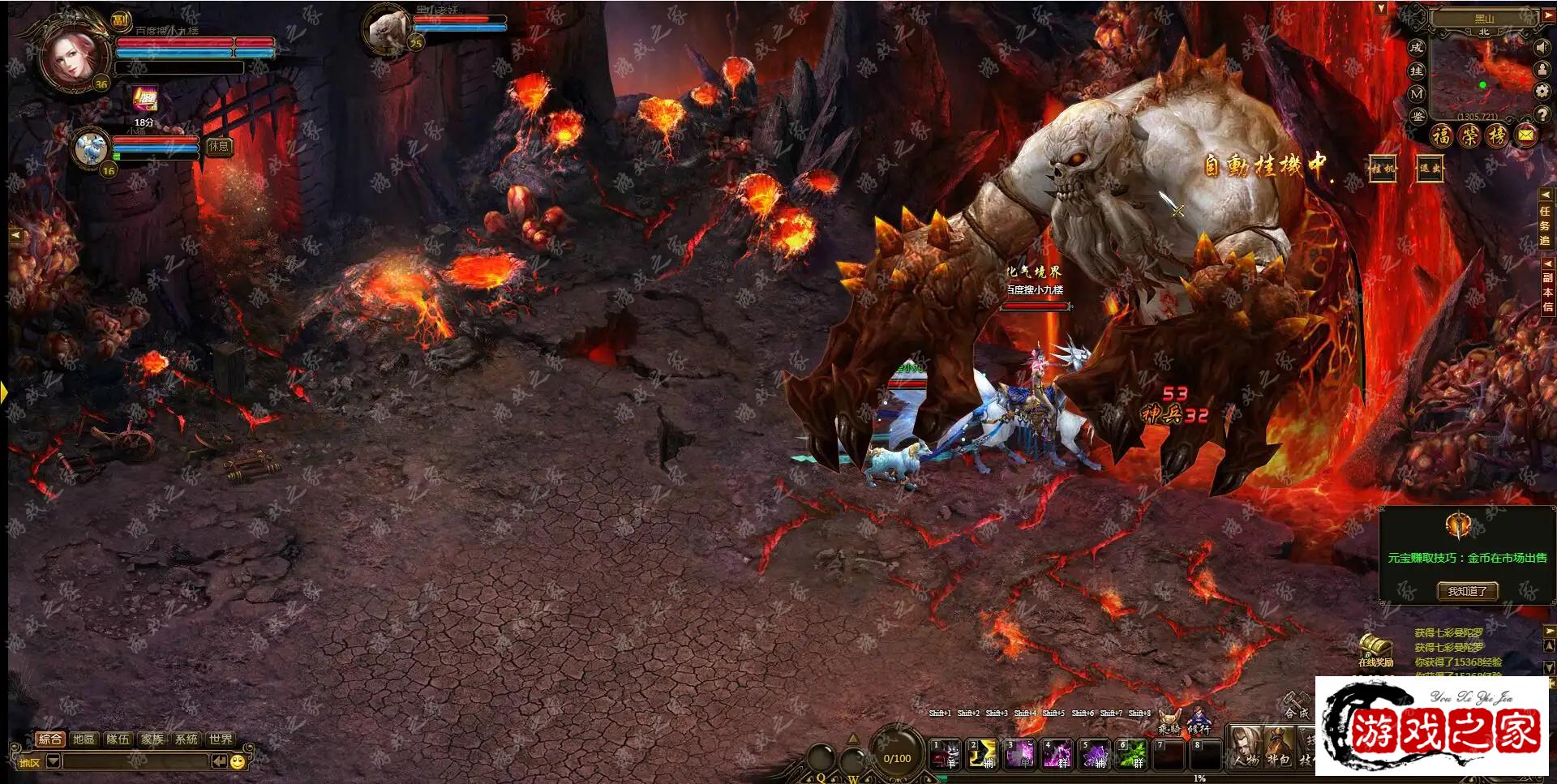The width and height of the screenshot is (1557, 784).
Task: Open the chat channel dropdown arrow
Action: pyautogui.click(x=54, y=761)
